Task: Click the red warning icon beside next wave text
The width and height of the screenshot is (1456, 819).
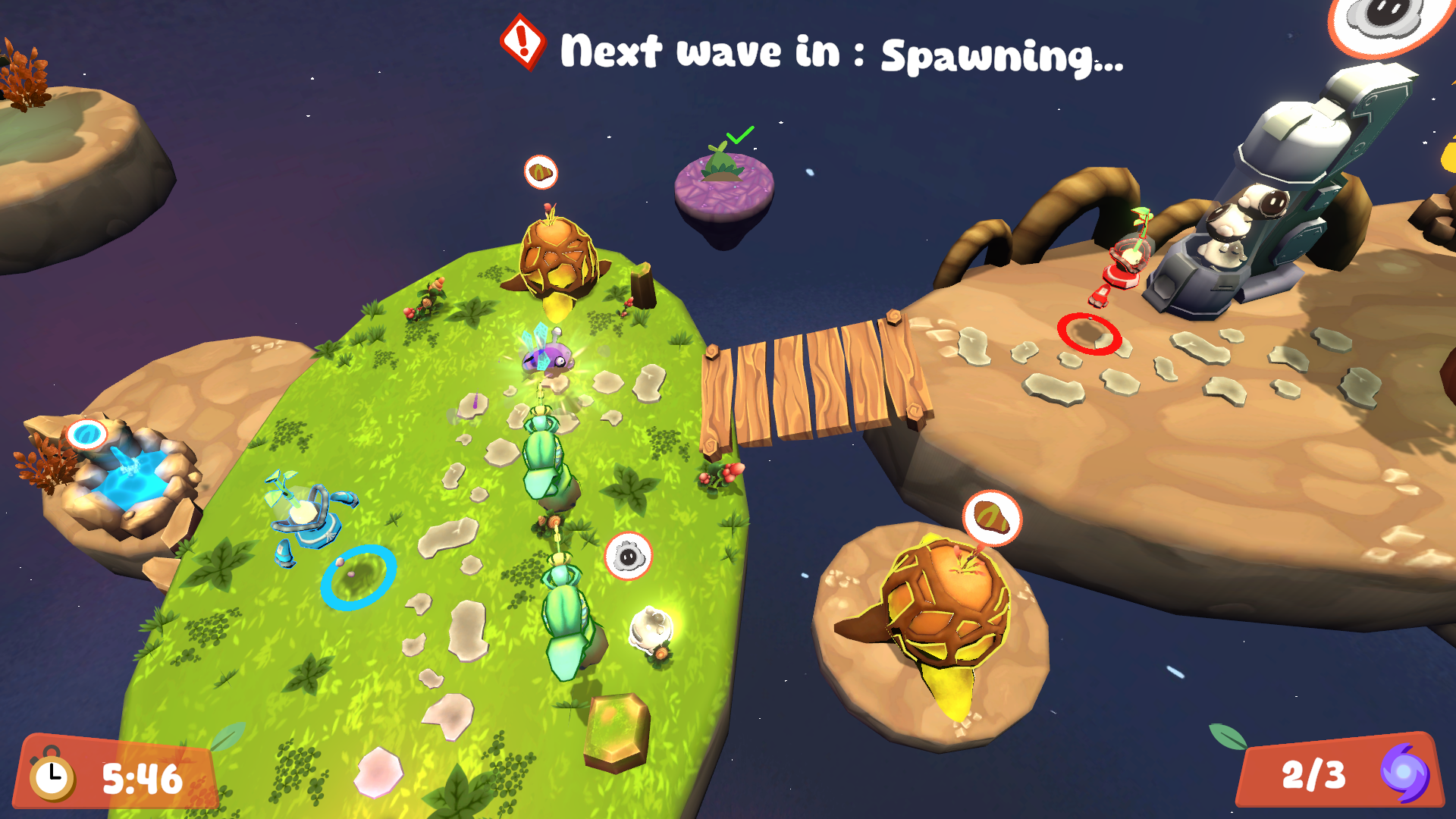Action: [x=523, y=41]
